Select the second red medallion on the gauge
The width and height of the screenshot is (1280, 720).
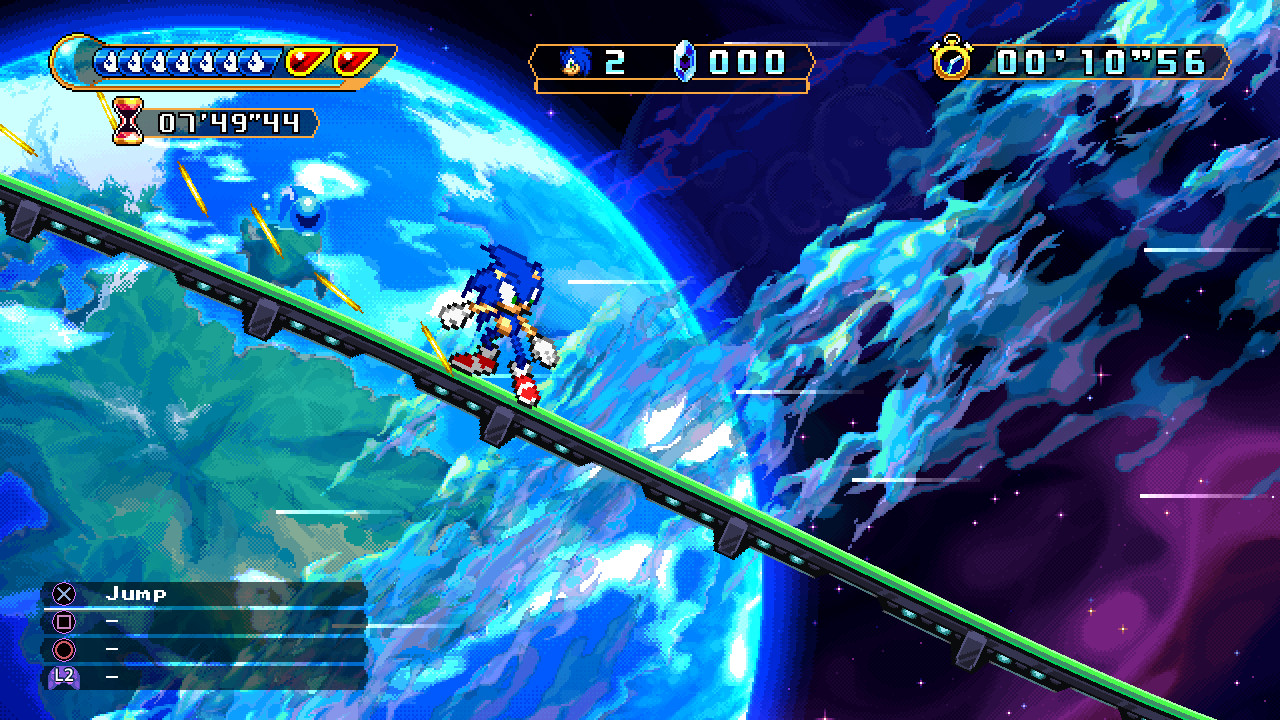click(x=355, y=60)
